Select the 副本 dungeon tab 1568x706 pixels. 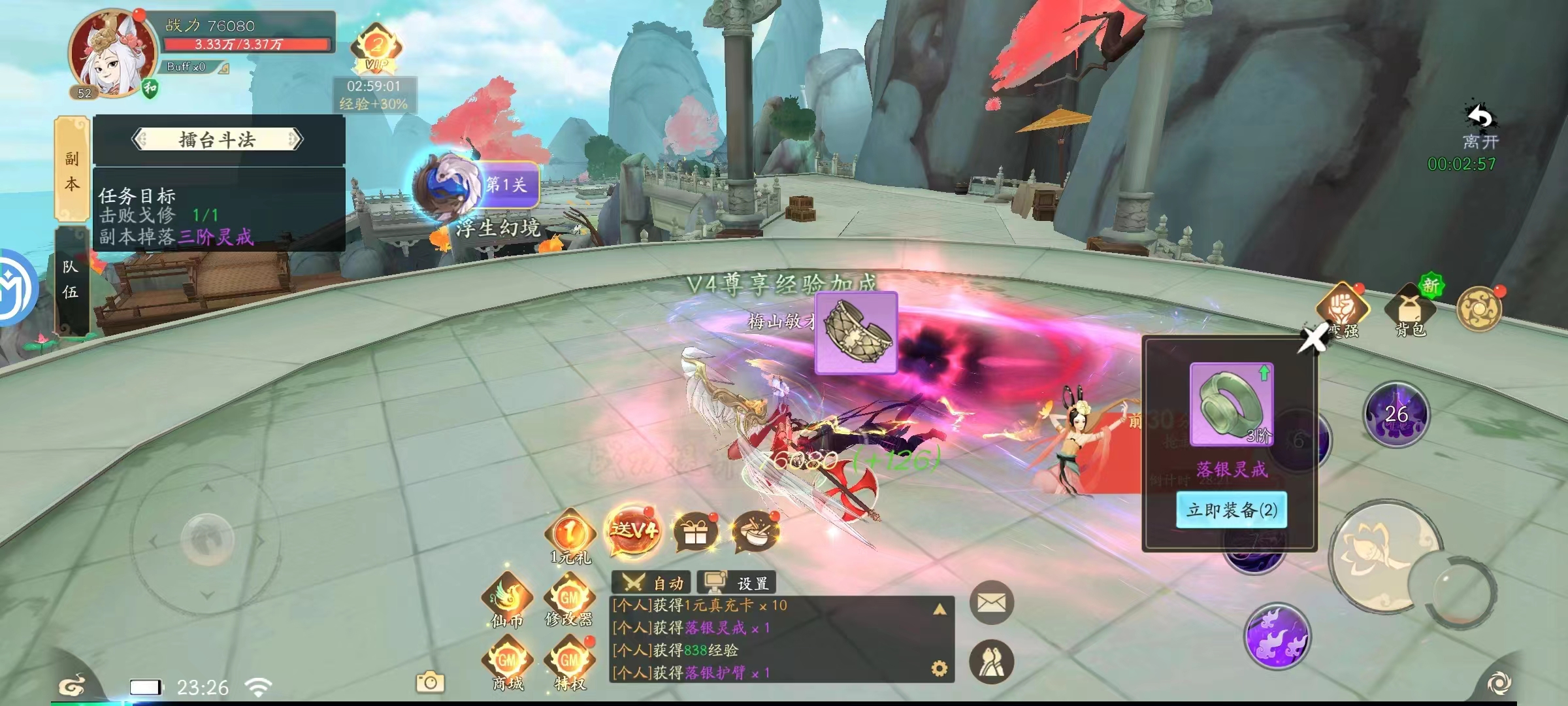tap(71, 170)
